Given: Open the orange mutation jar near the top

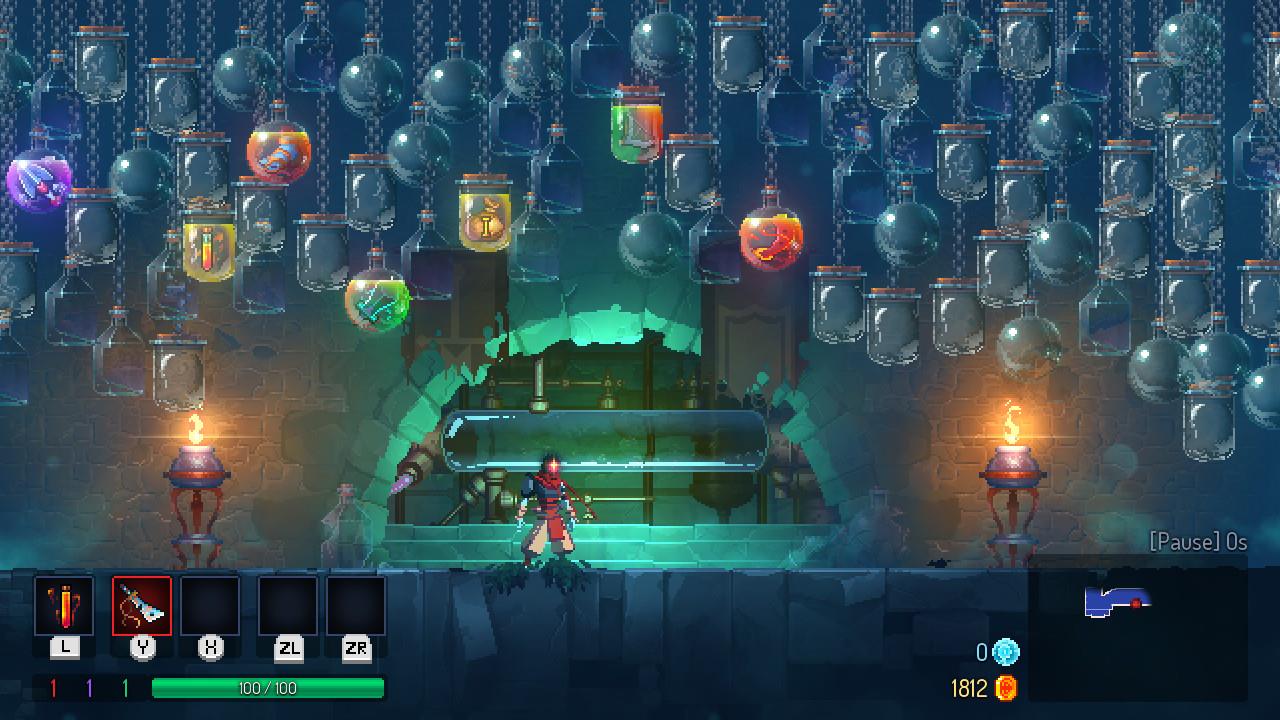Looking at the screenshot, I should pyautogui.click(x=278, y=155).
